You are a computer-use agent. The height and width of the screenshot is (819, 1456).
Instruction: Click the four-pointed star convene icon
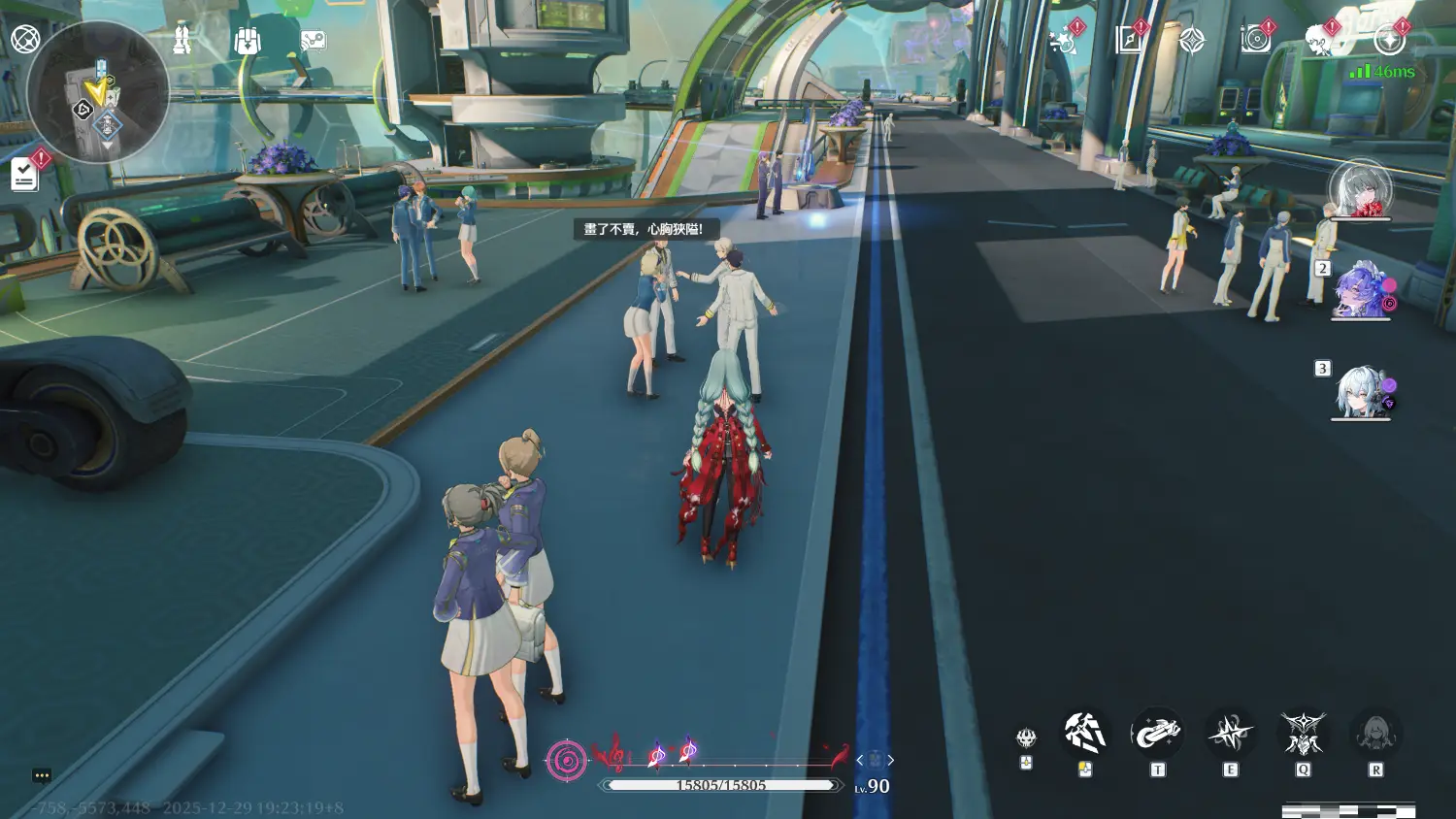pyautogui.click(x=1191, y=41)
